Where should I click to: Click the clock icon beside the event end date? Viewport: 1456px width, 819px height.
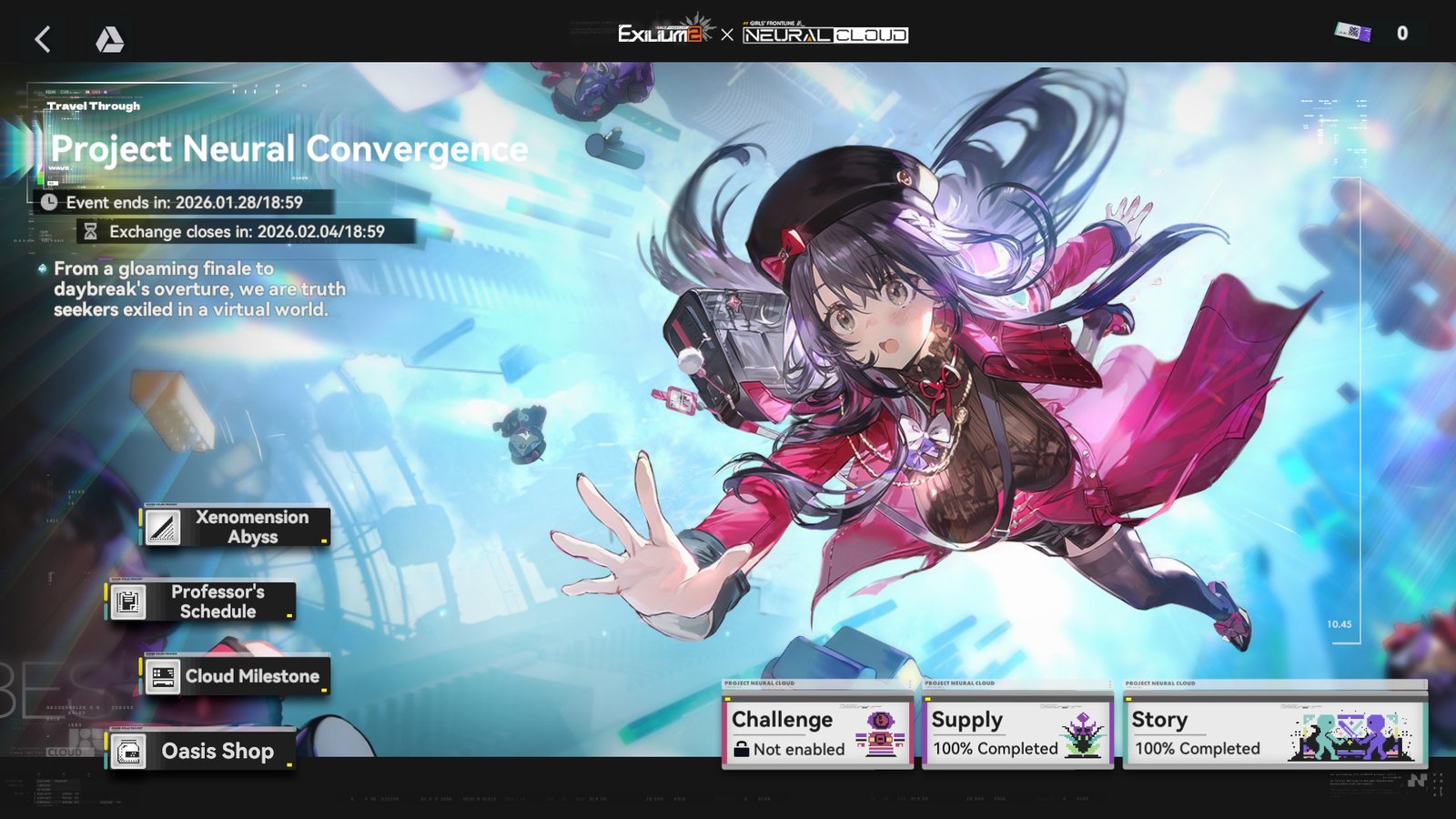[x=50, y=202]
